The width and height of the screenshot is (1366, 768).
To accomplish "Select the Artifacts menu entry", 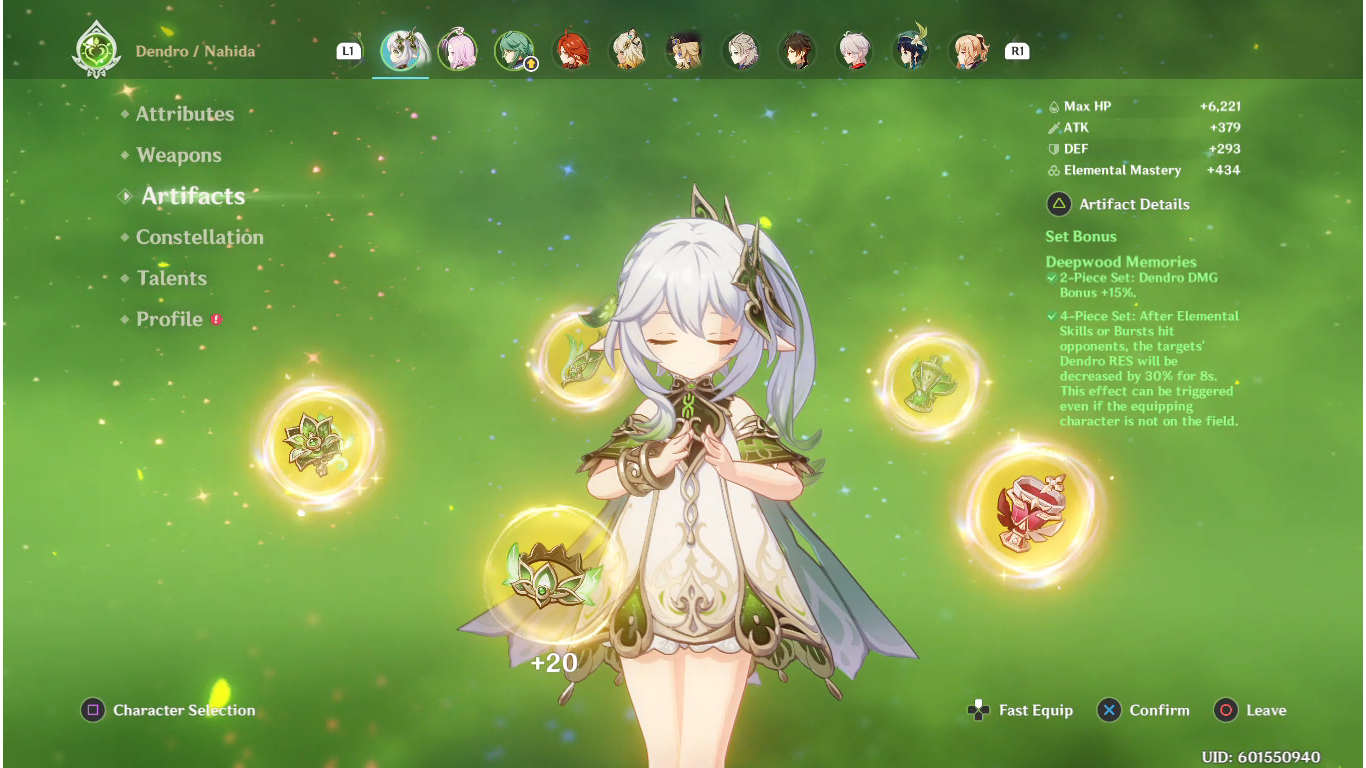I will [x=193, y=196].
